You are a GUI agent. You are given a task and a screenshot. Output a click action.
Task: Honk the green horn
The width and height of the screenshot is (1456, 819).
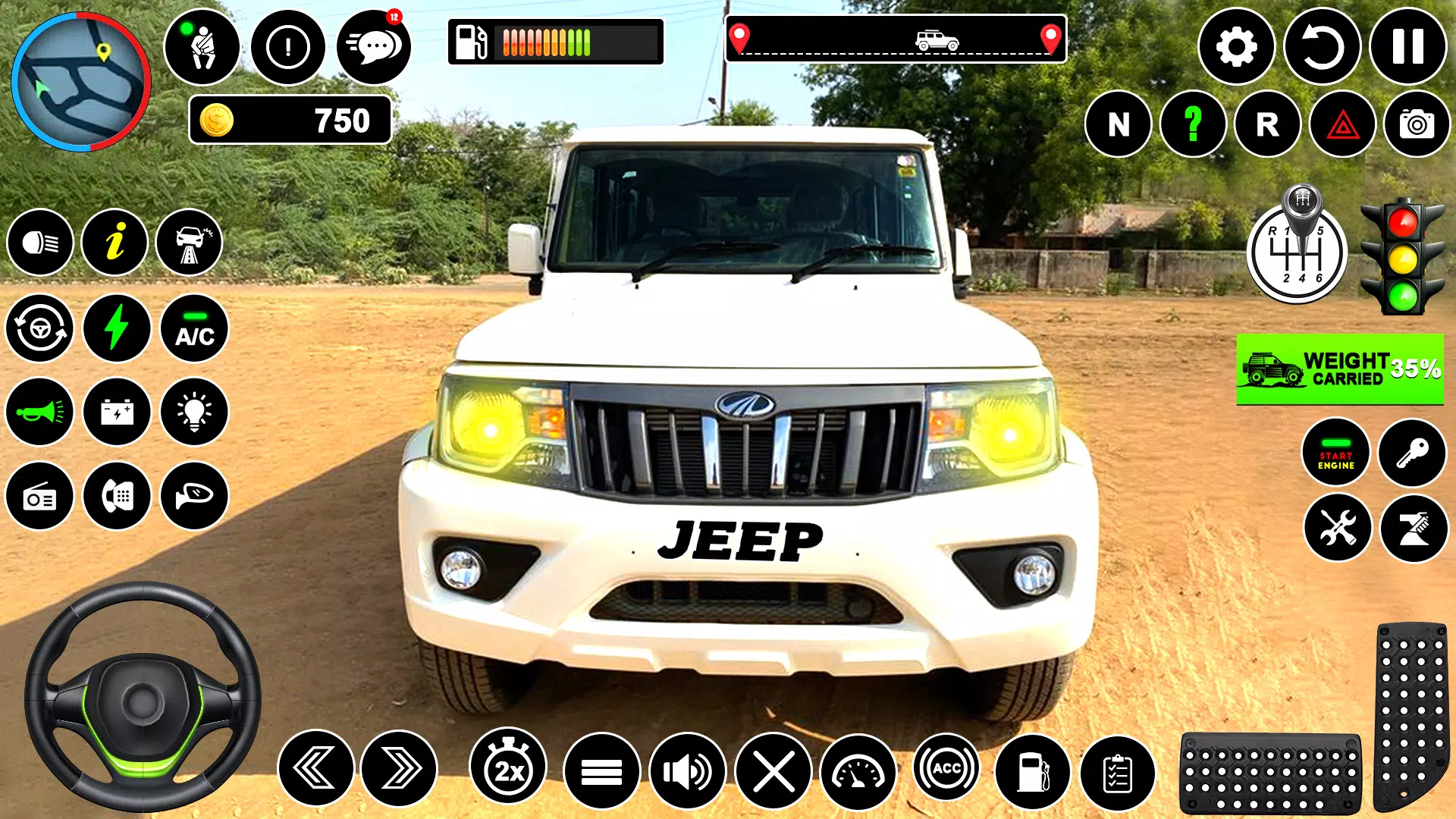click(x=40, y=413)
